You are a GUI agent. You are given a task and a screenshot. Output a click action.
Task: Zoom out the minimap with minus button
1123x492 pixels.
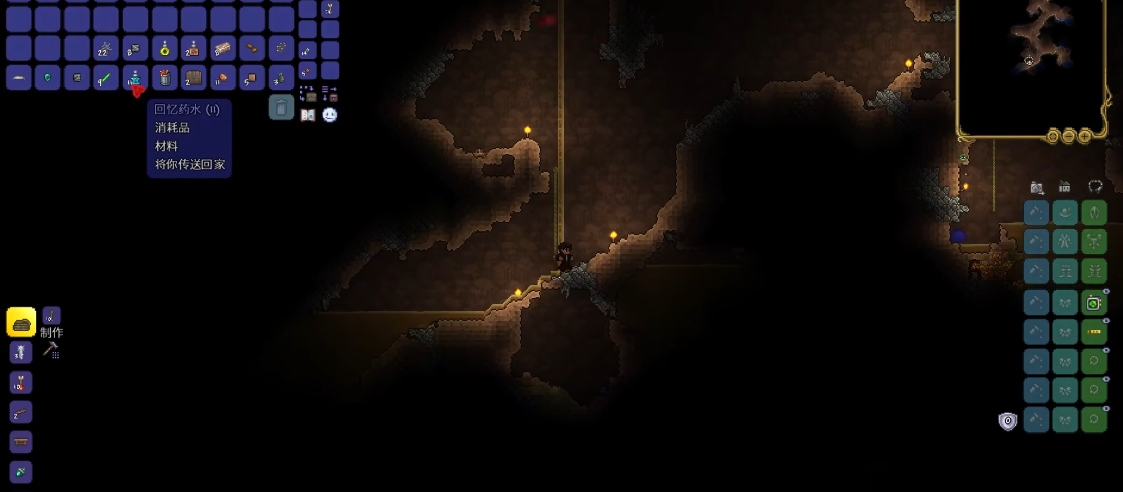click(x=1069, y=136)
